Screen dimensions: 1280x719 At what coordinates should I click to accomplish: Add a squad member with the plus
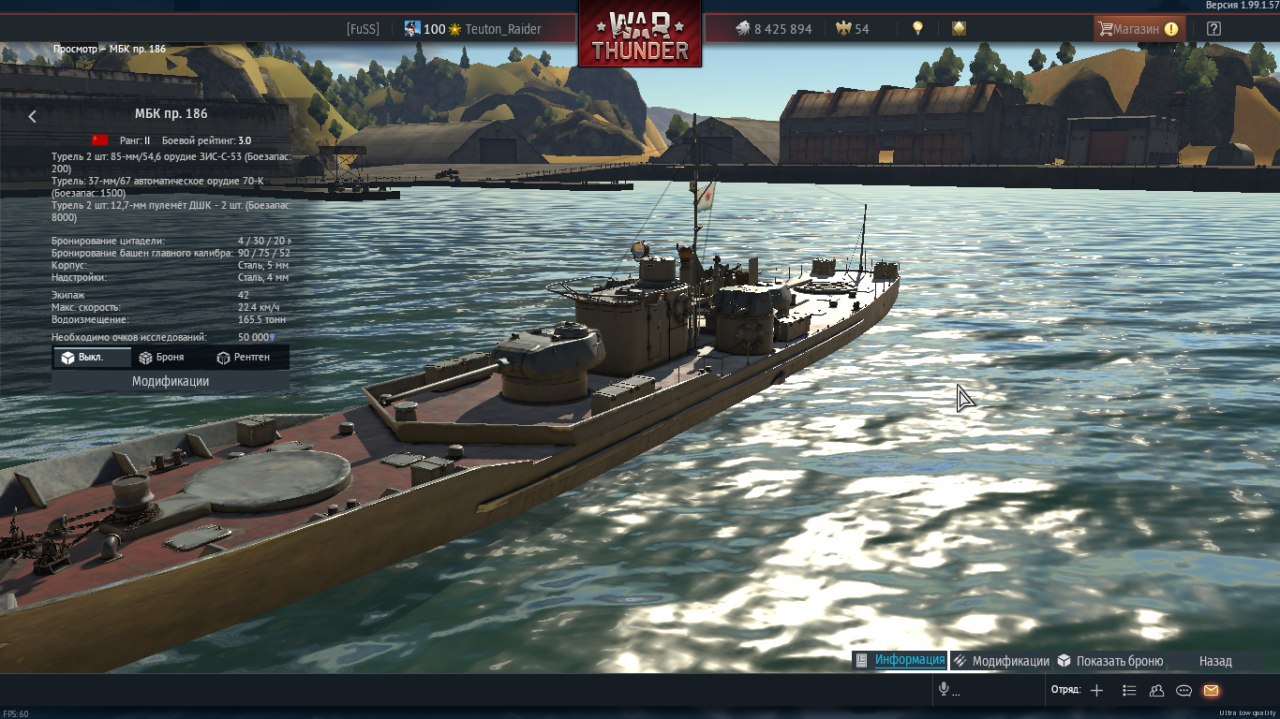pyautogui.click(x=1097, y=690)
